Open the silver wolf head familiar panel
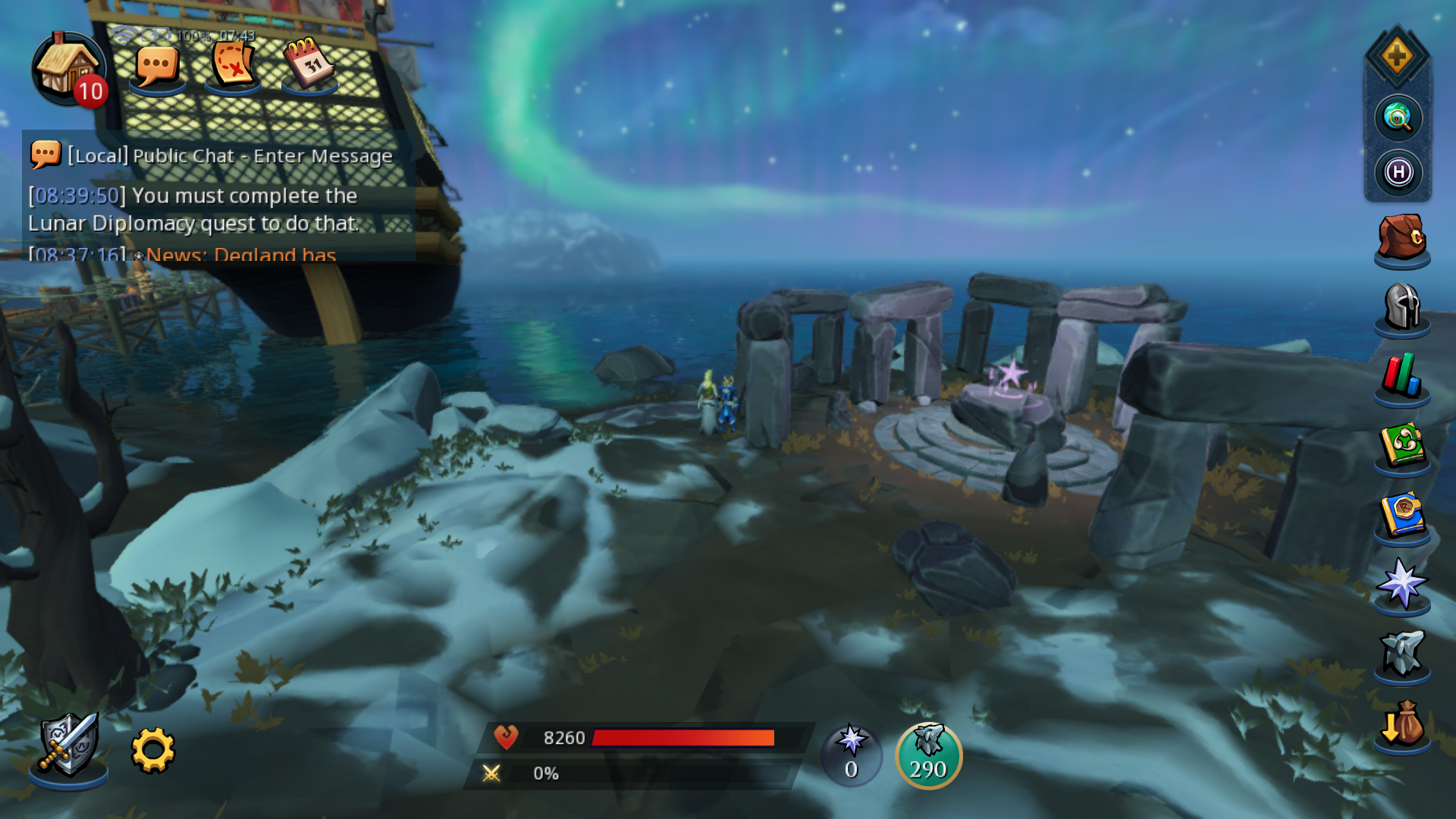Screen dimensions: 1456x819 (1401, 654)
